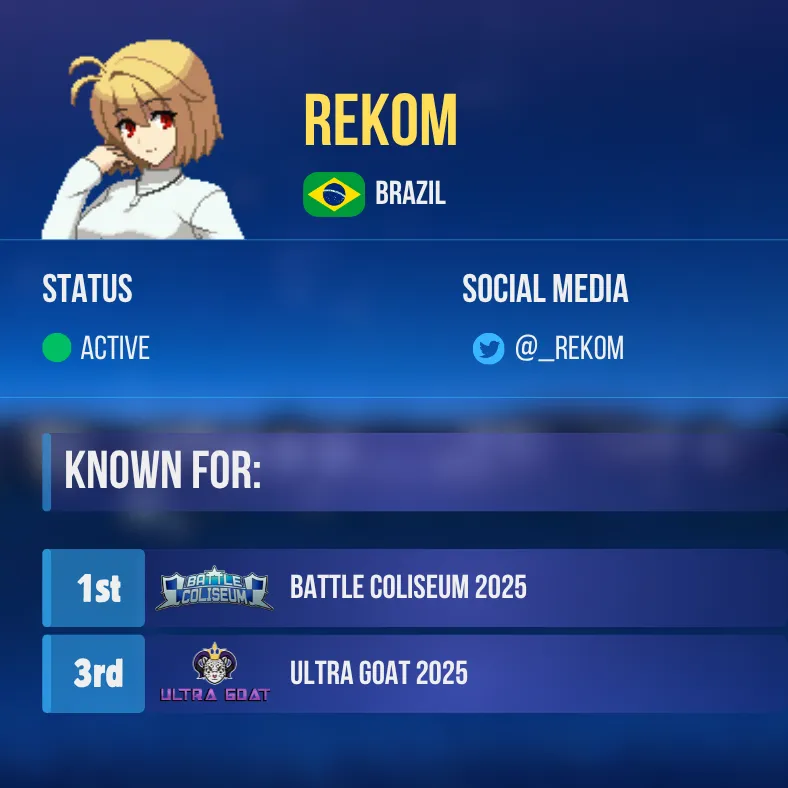Click the Ultra Goat tournament logo
The height and width of the screenshot is (788, 788).
coord(214,675)
